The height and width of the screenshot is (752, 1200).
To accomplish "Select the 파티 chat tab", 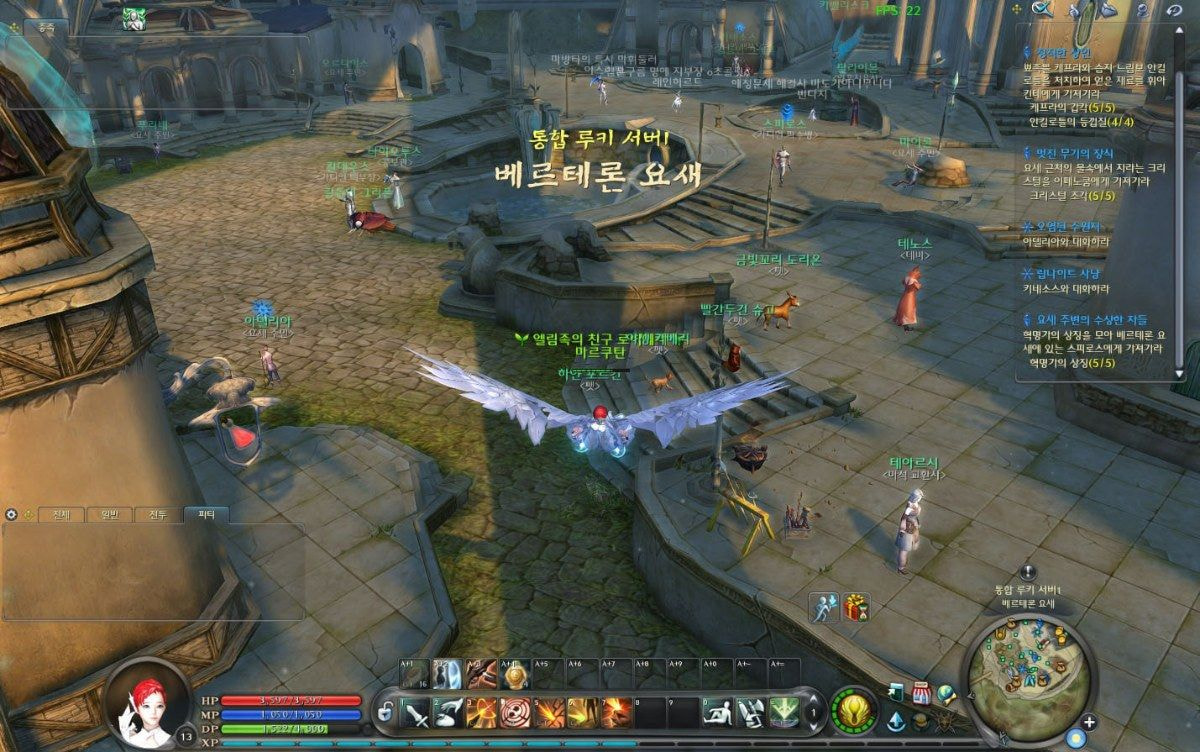I will point(206,515).
